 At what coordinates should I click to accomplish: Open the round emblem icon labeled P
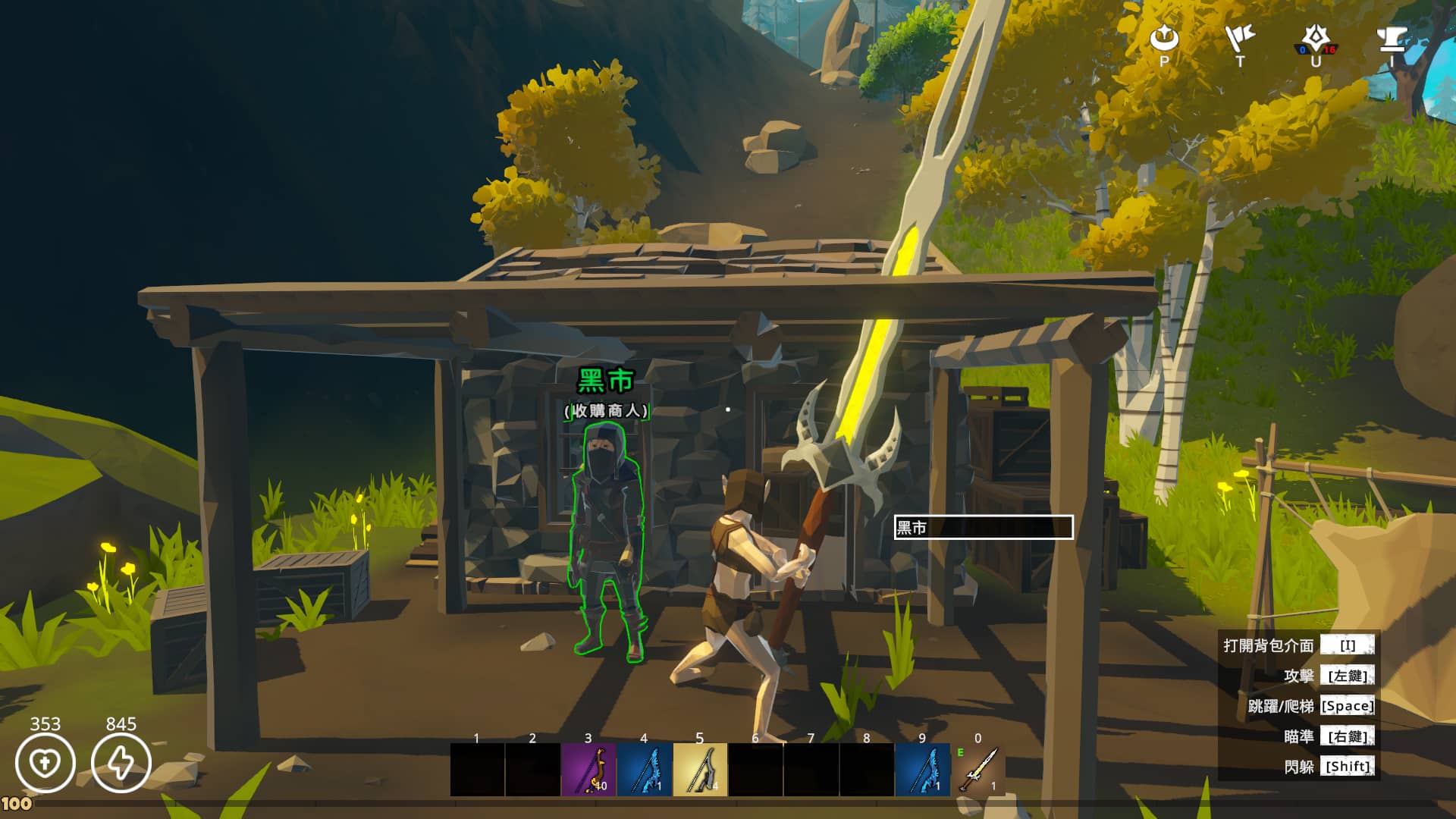(x=1164, y=38)
